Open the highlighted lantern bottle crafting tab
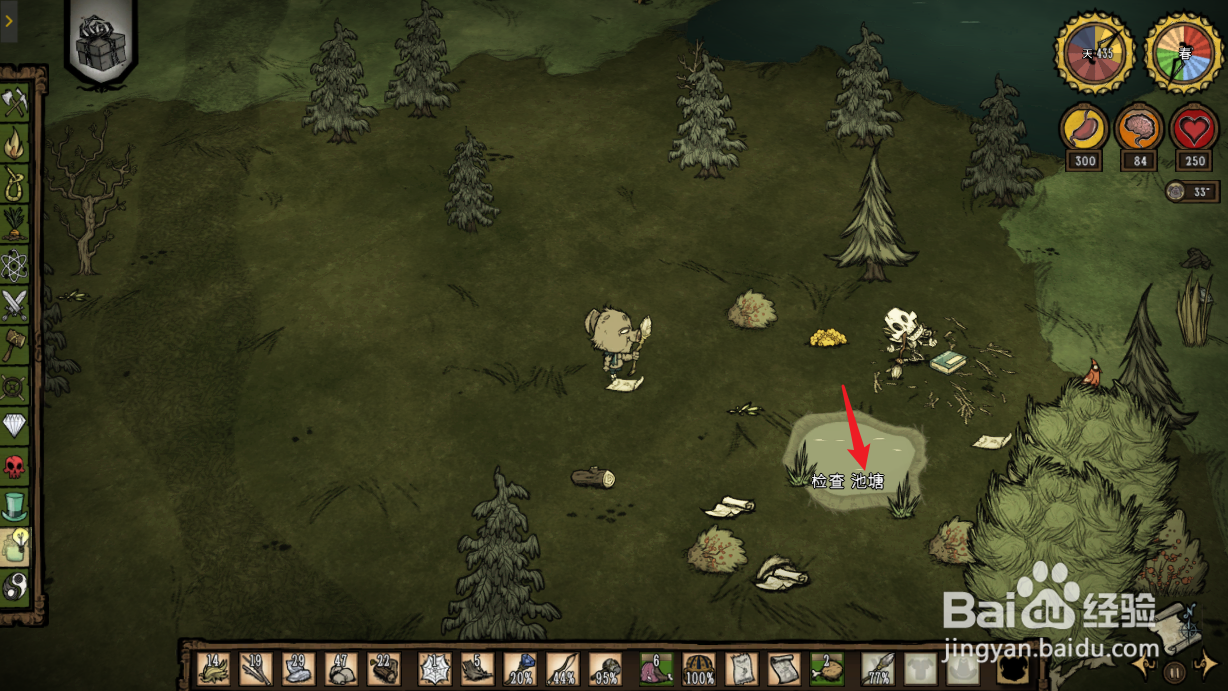The width and height of the screenshot is (1228, 691). pyautogui.click(x=15, y=547)
